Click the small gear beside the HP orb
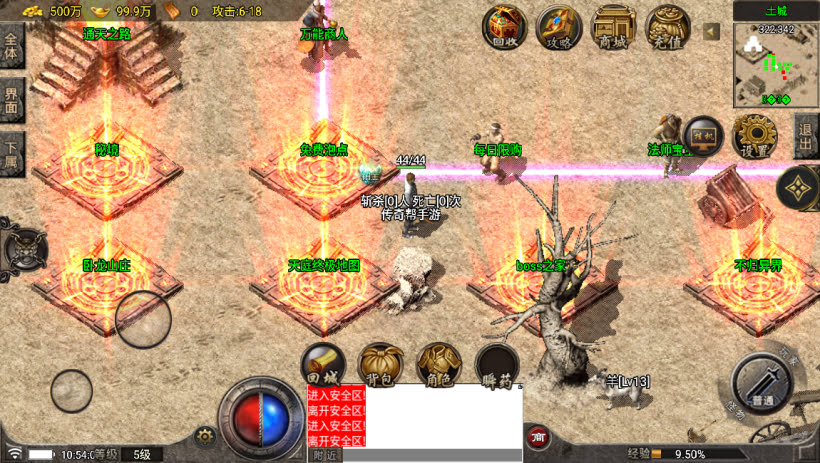 pyautogui.click(x=206, y=436)
